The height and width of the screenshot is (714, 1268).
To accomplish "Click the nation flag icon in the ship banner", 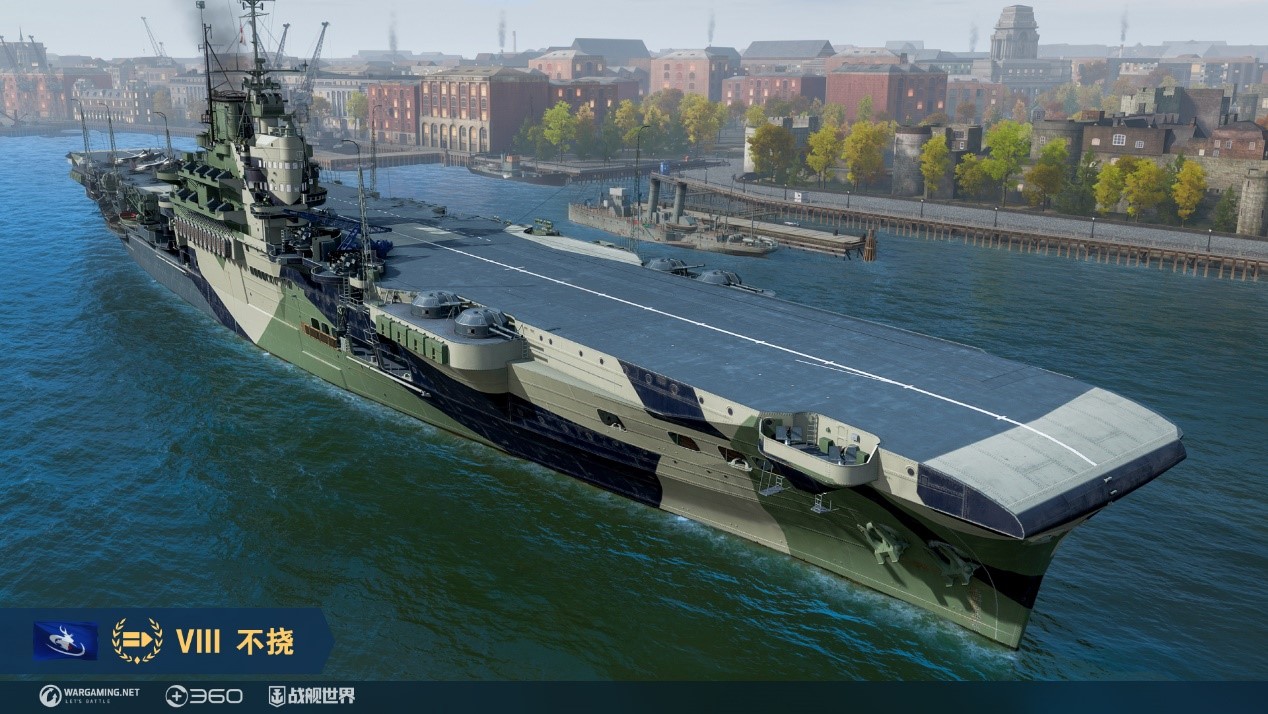I will pyautogui.click(x=65, y=641).
